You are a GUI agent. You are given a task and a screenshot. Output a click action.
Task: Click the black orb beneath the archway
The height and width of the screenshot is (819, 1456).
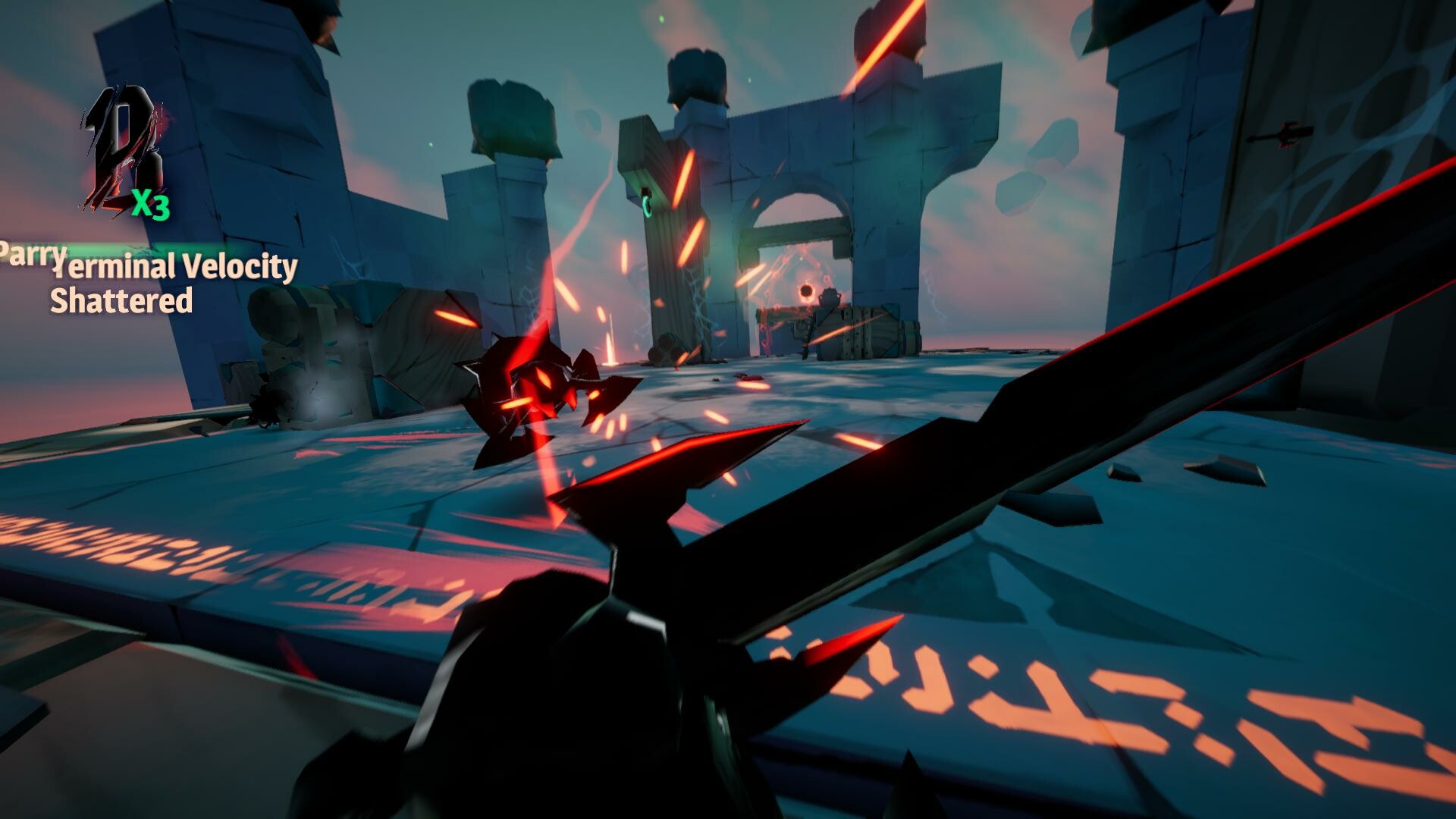(x=806, y=290)
